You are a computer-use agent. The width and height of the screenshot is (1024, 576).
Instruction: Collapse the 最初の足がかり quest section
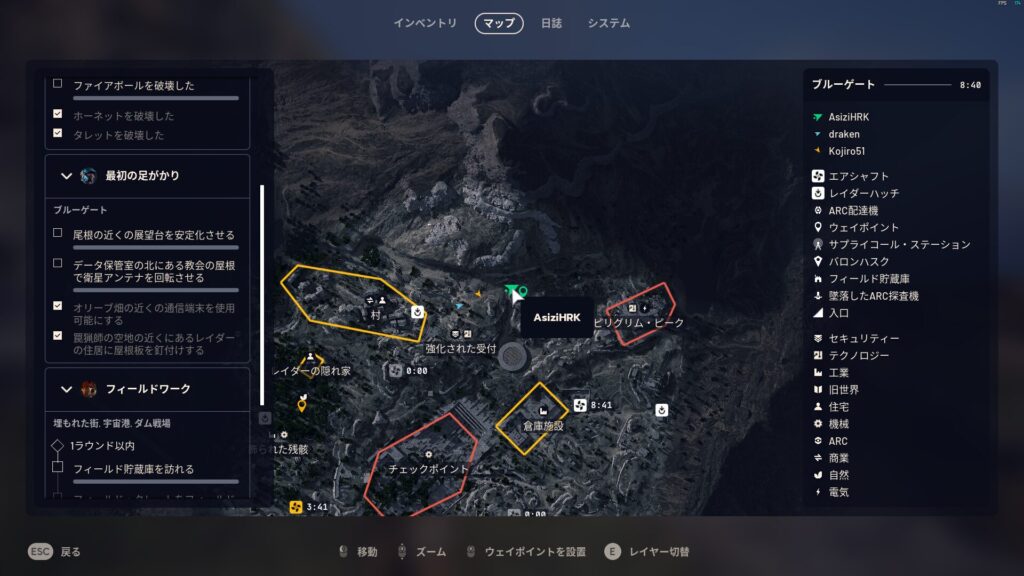(67, 176)
